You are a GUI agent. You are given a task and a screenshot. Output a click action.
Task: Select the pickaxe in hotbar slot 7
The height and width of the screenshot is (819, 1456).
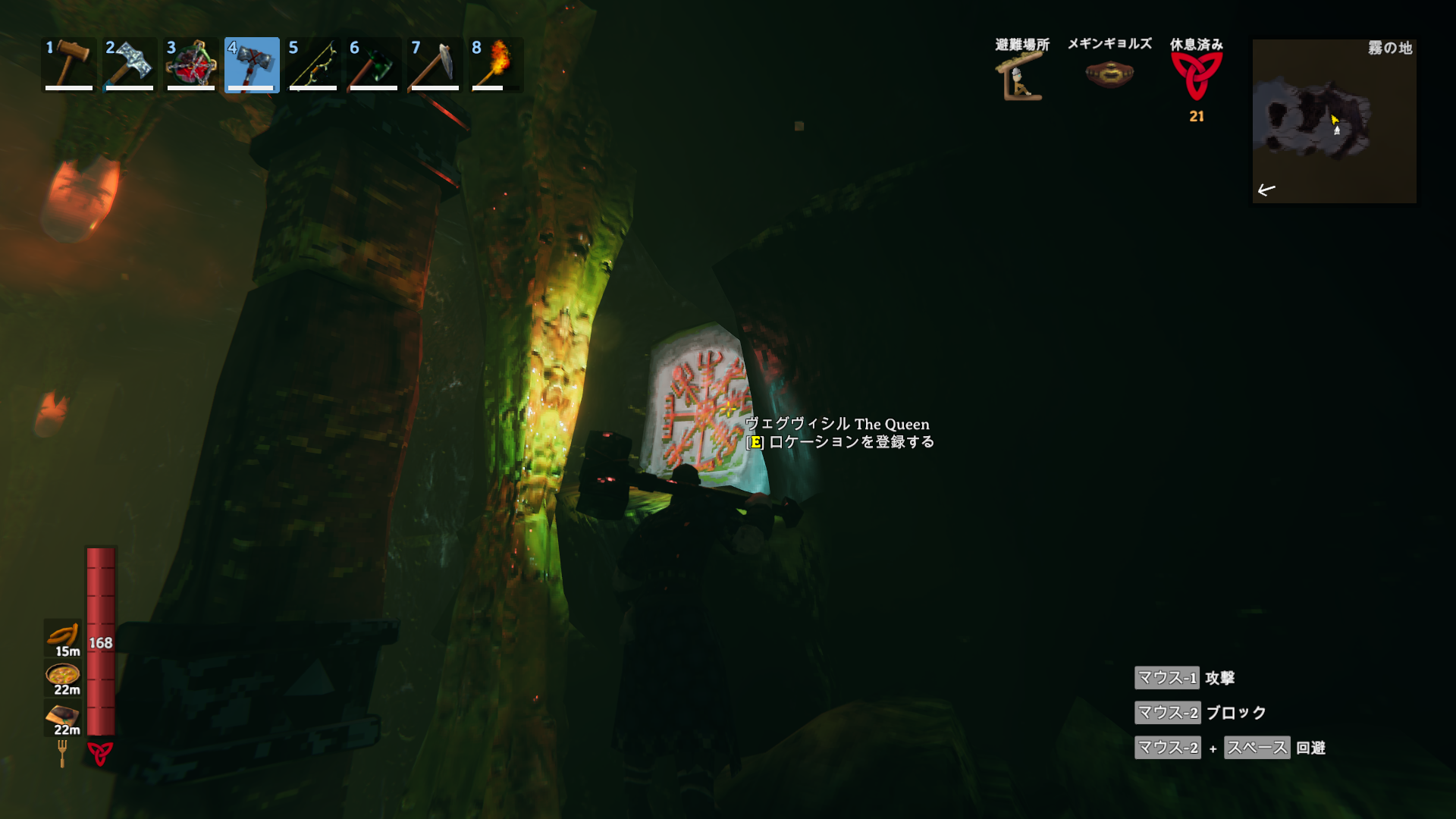[435, 64]
